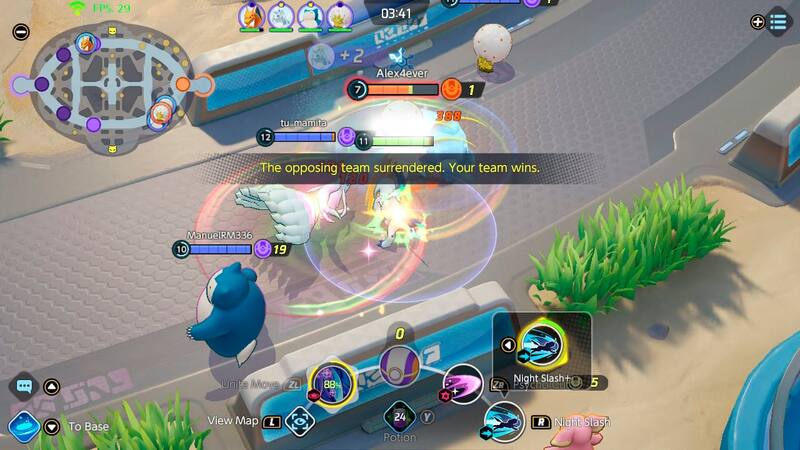The image size is (800, 450).
Task: Use the Potion battle item
Action: click(400, 417)
